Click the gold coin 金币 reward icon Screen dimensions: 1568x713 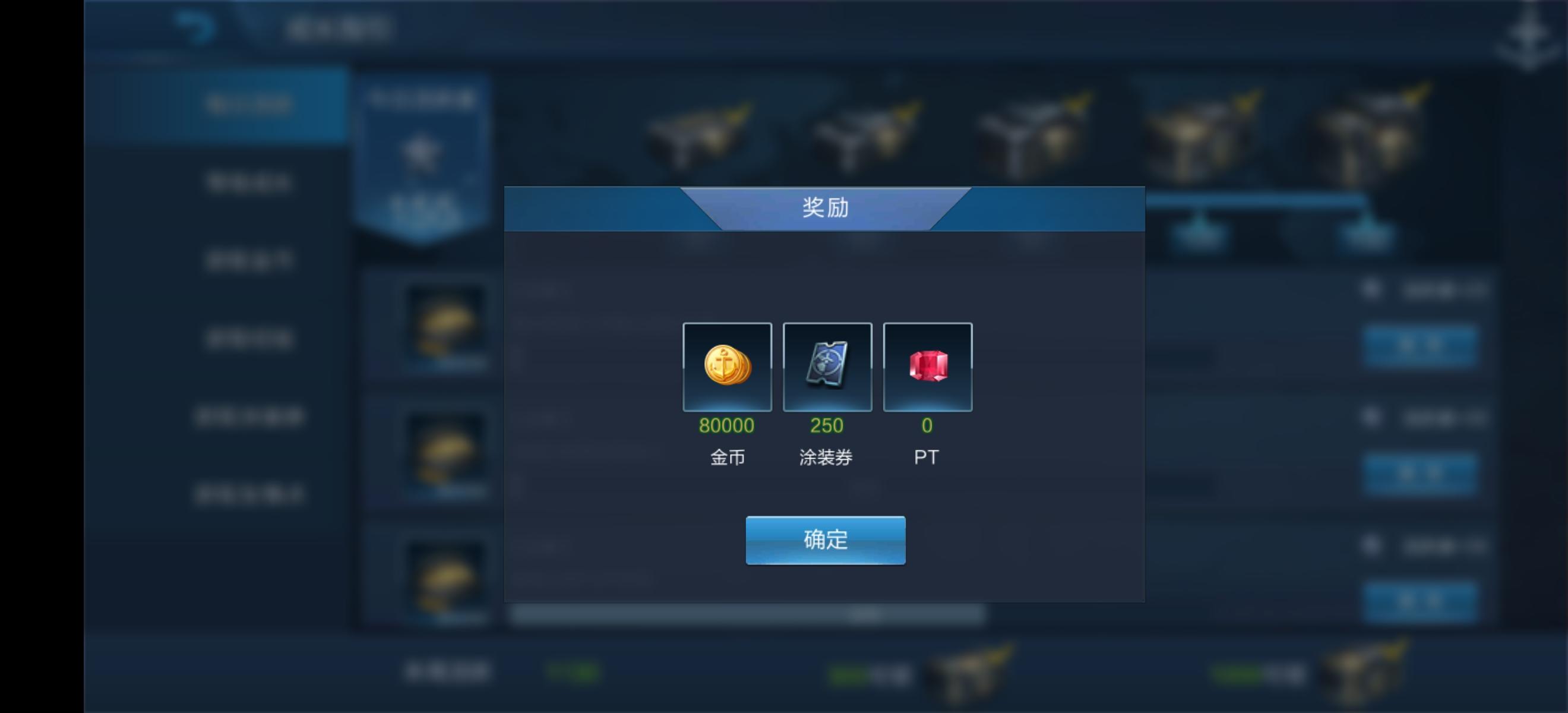(728, 367)
